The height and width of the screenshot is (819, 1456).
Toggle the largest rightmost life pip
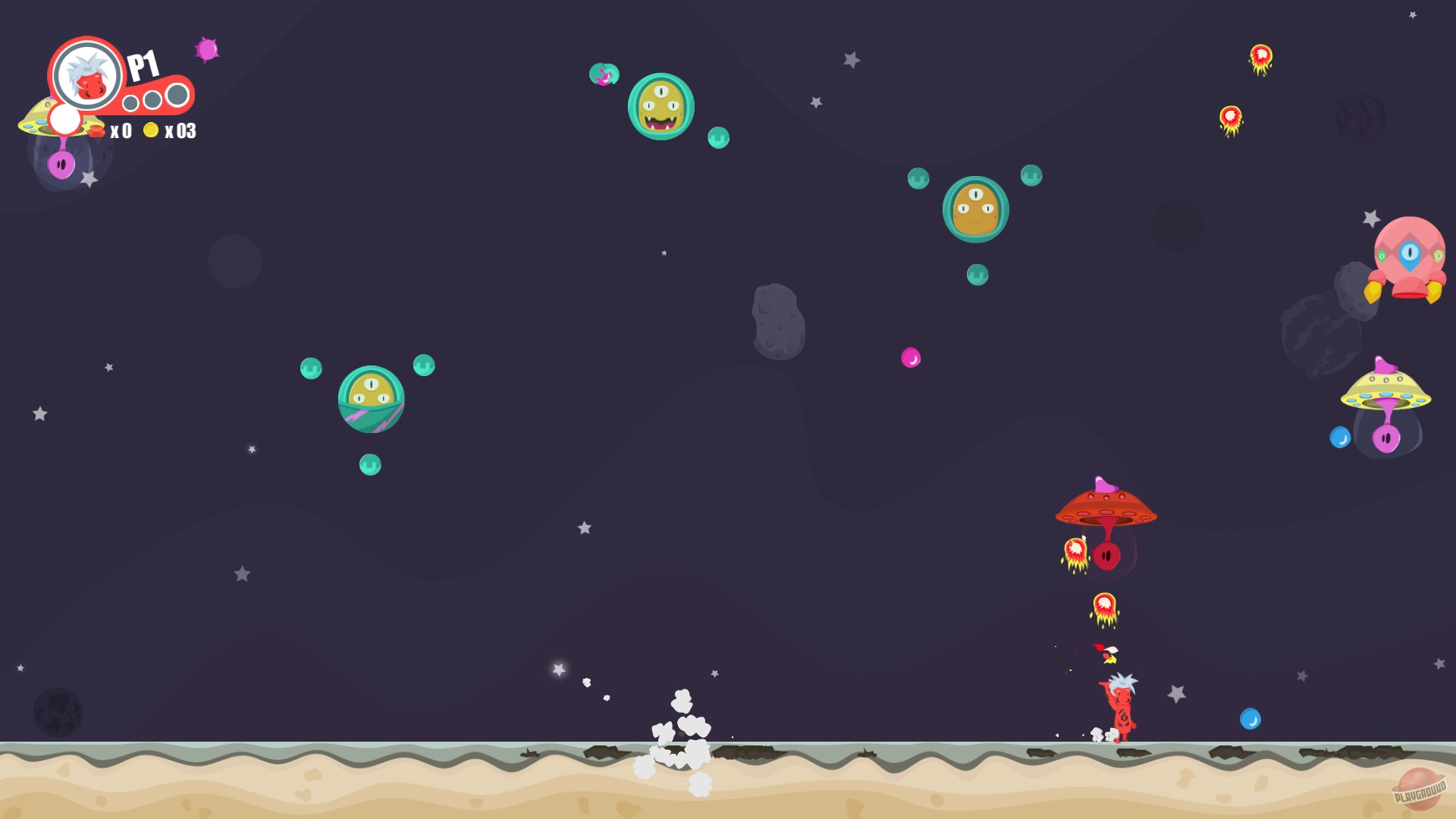178,93
